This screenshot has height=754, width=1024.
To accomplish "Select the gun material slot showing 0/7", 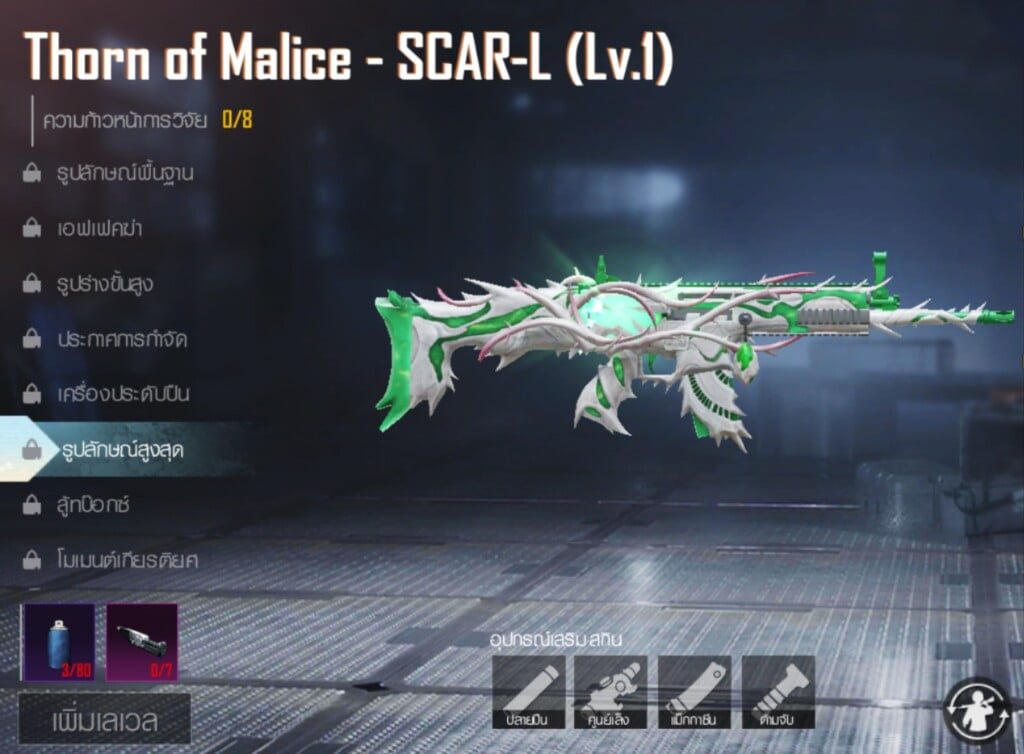I will point(142,641).
